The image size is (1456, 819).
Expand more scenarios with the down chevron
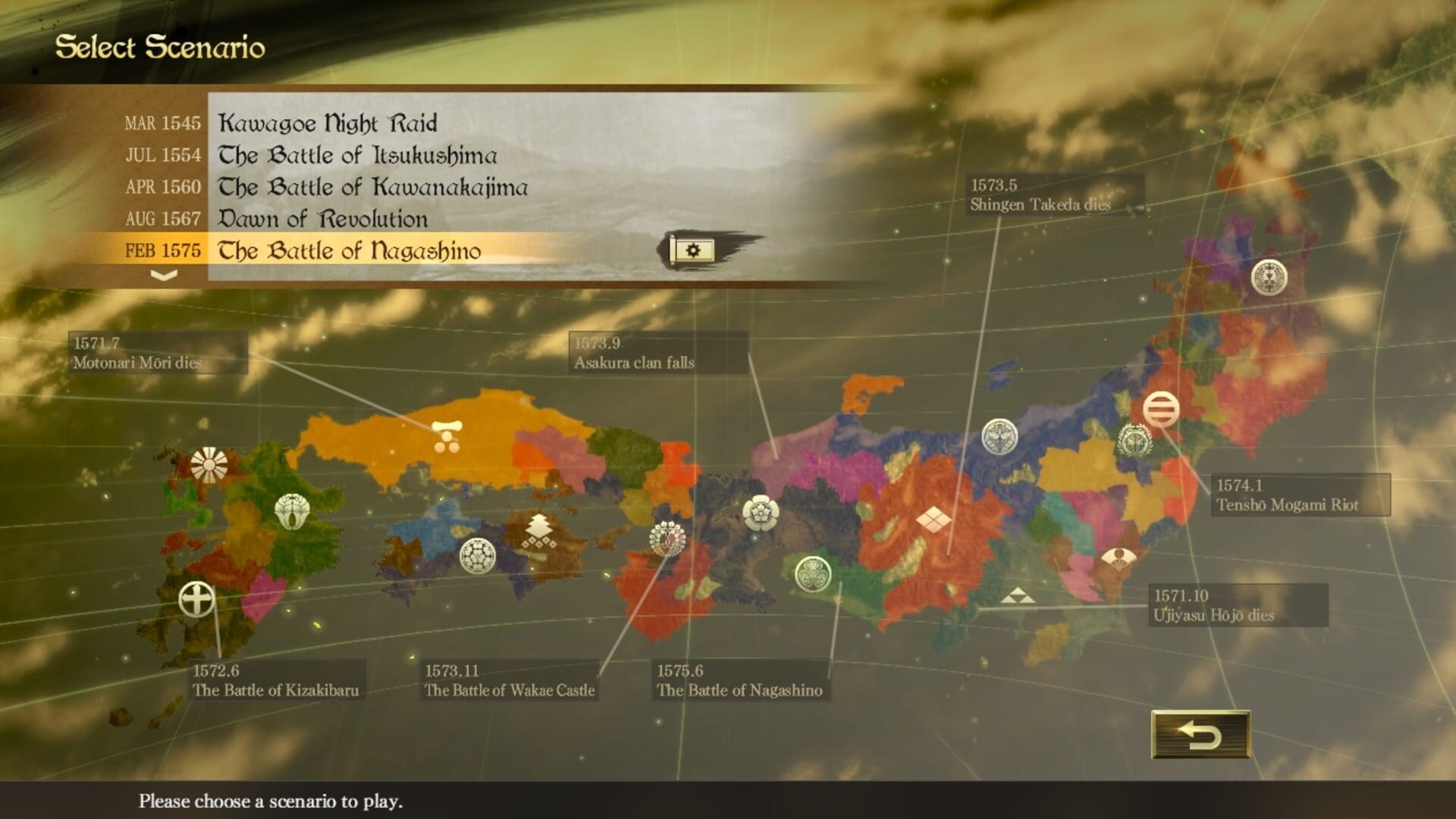pos(163,275)
